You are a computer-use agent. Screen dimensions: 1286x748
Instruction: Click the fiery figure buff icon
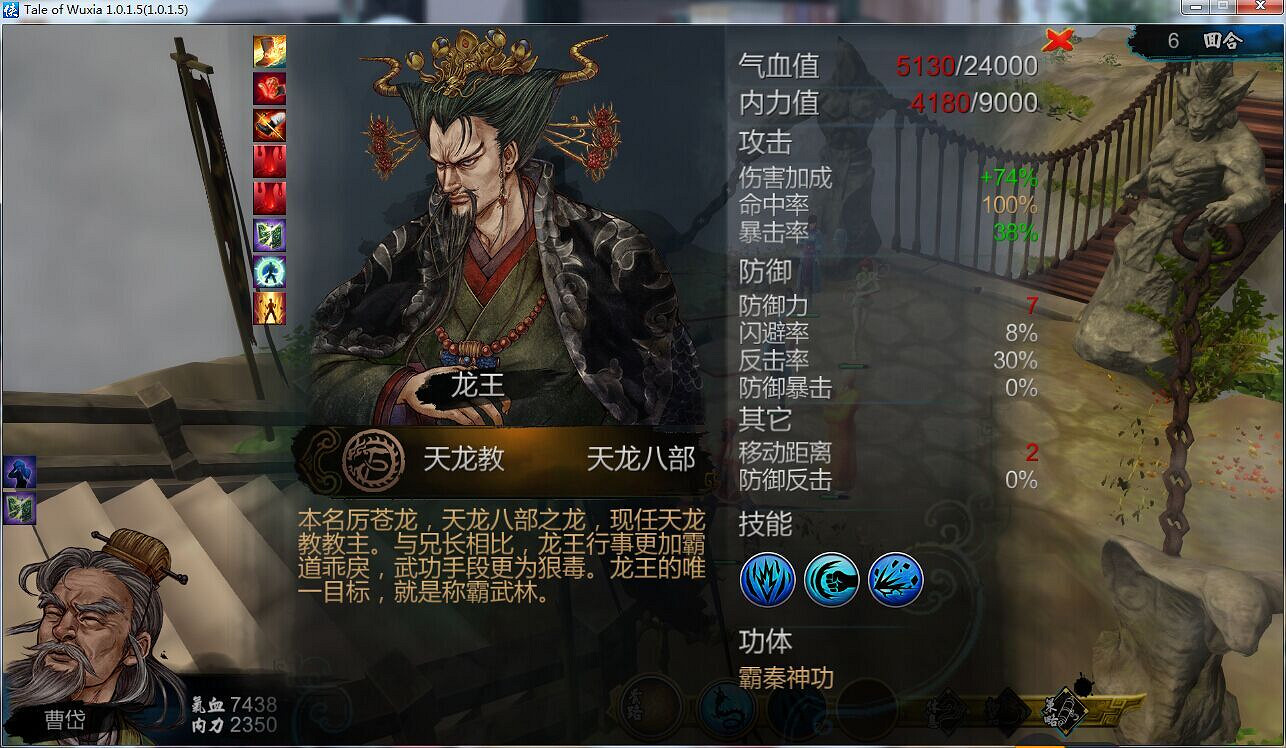(272, 310)
